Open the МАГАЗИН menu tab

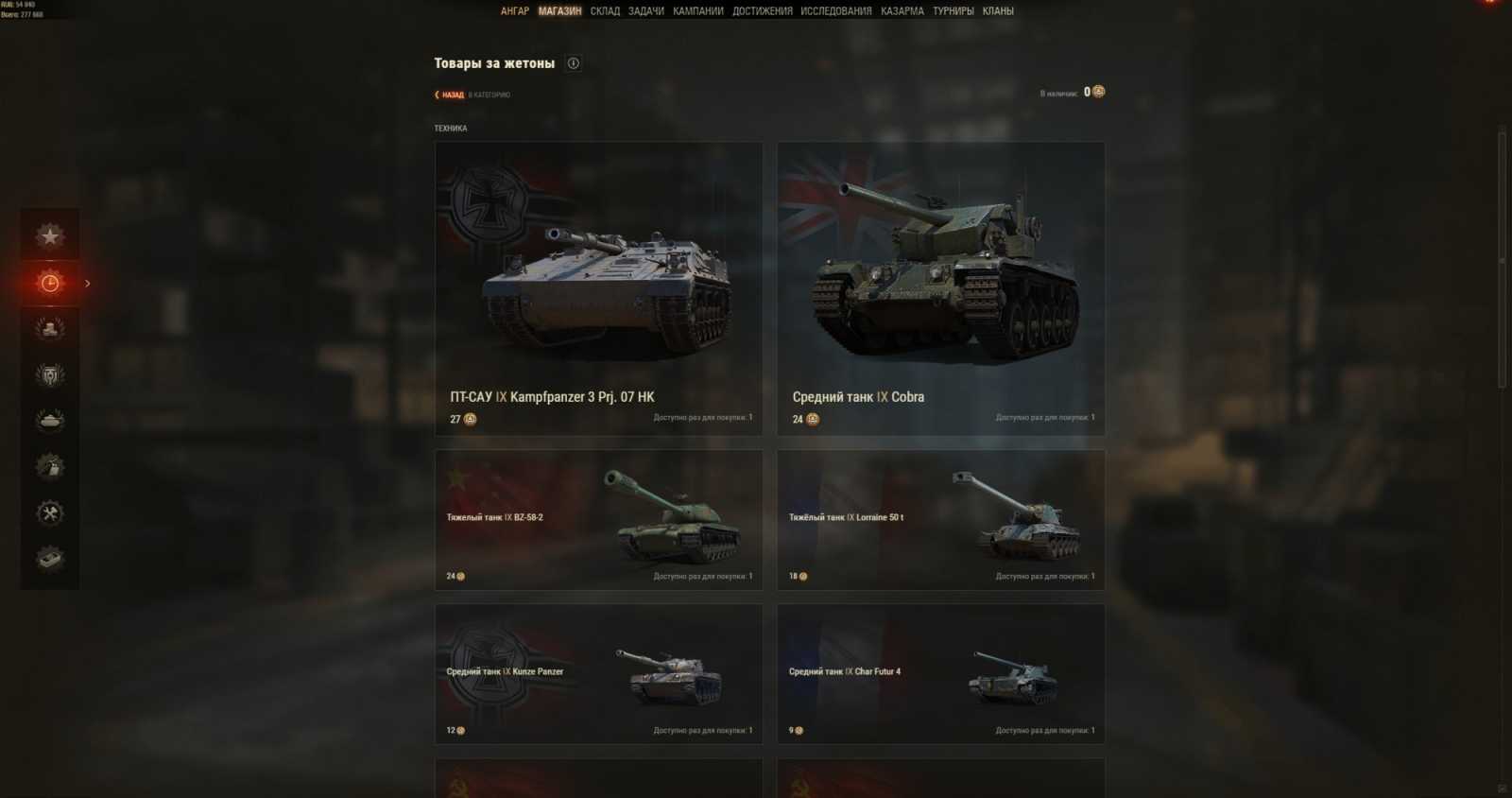[x=559, y=10]
